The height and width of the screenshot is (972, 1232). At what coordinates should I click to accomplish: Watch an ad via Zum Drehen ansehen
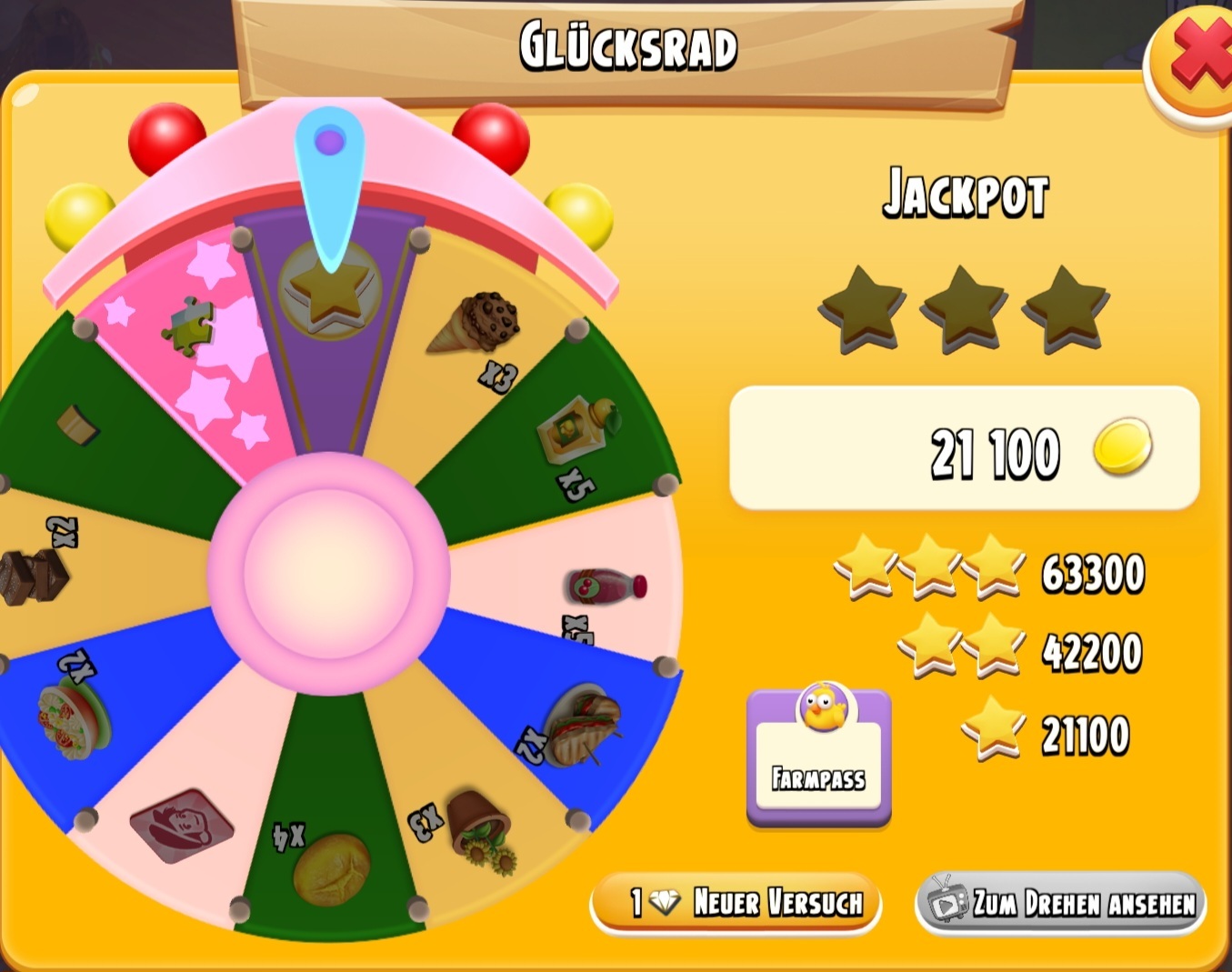coord(1061,902)
